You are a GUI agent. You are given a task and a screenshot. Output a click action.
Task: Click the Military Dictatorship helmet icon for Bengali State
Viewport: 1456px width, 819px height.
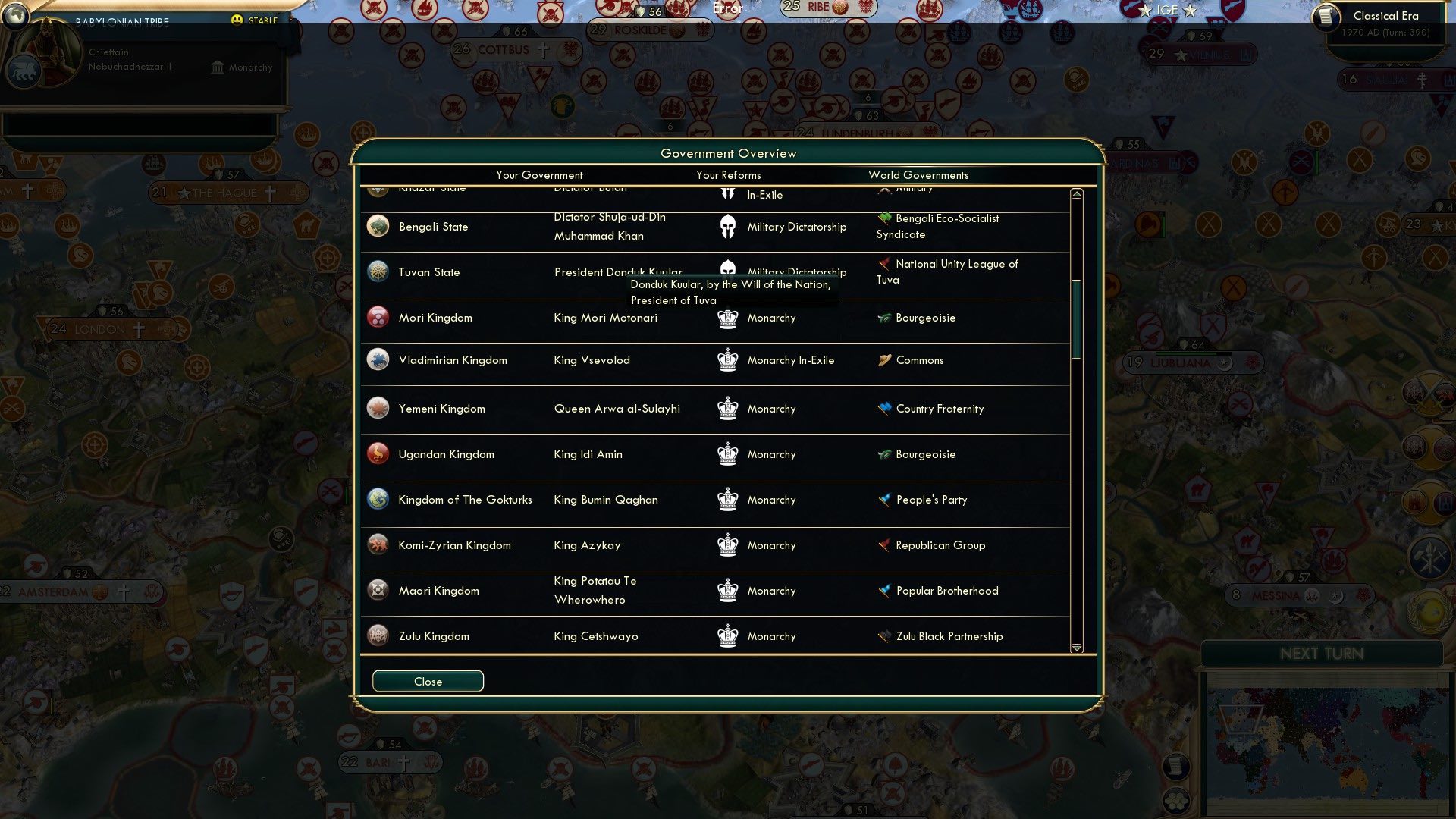click(727, 226)
